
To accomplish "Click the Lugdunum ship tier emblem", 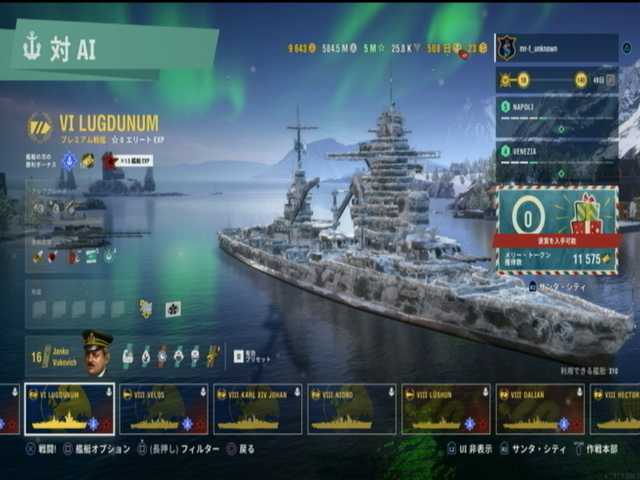I will [40, 126].
